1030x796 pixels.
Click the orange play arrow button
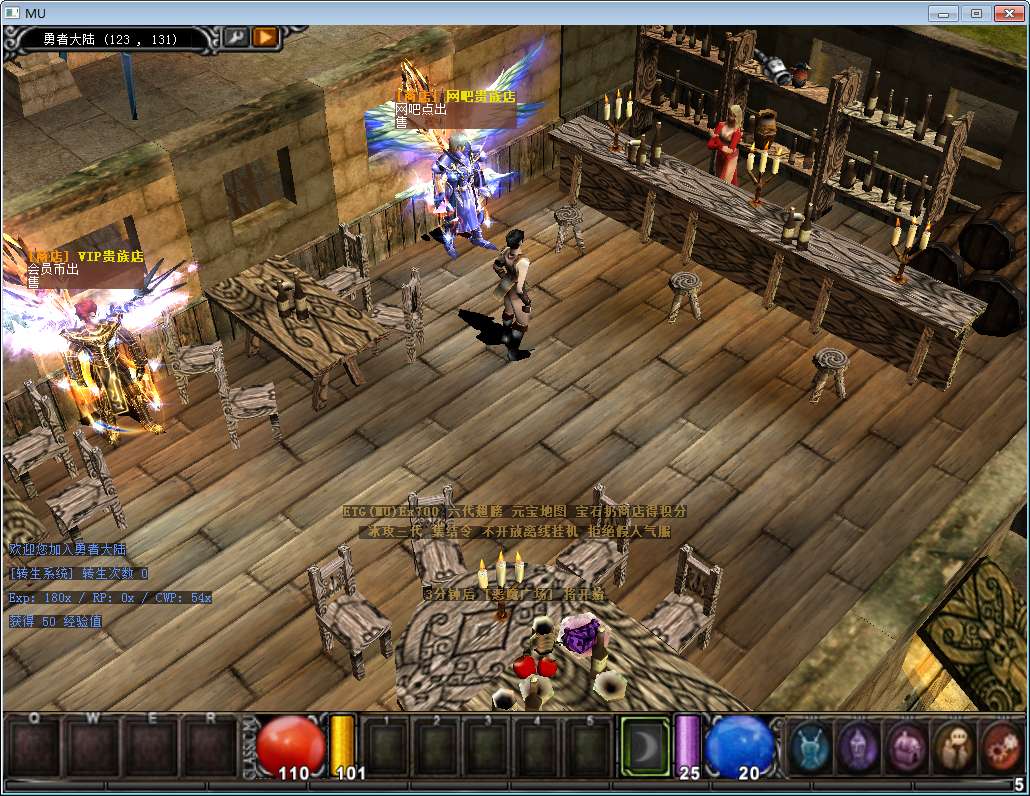[x=265, y=38]
